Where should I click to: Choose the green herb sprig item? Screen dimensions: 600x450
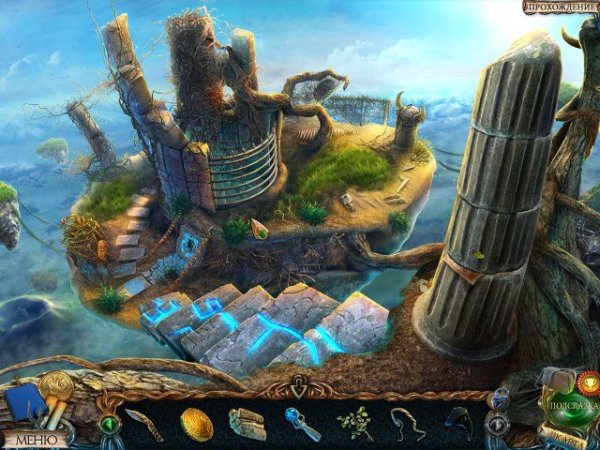(x=354, y=424)
